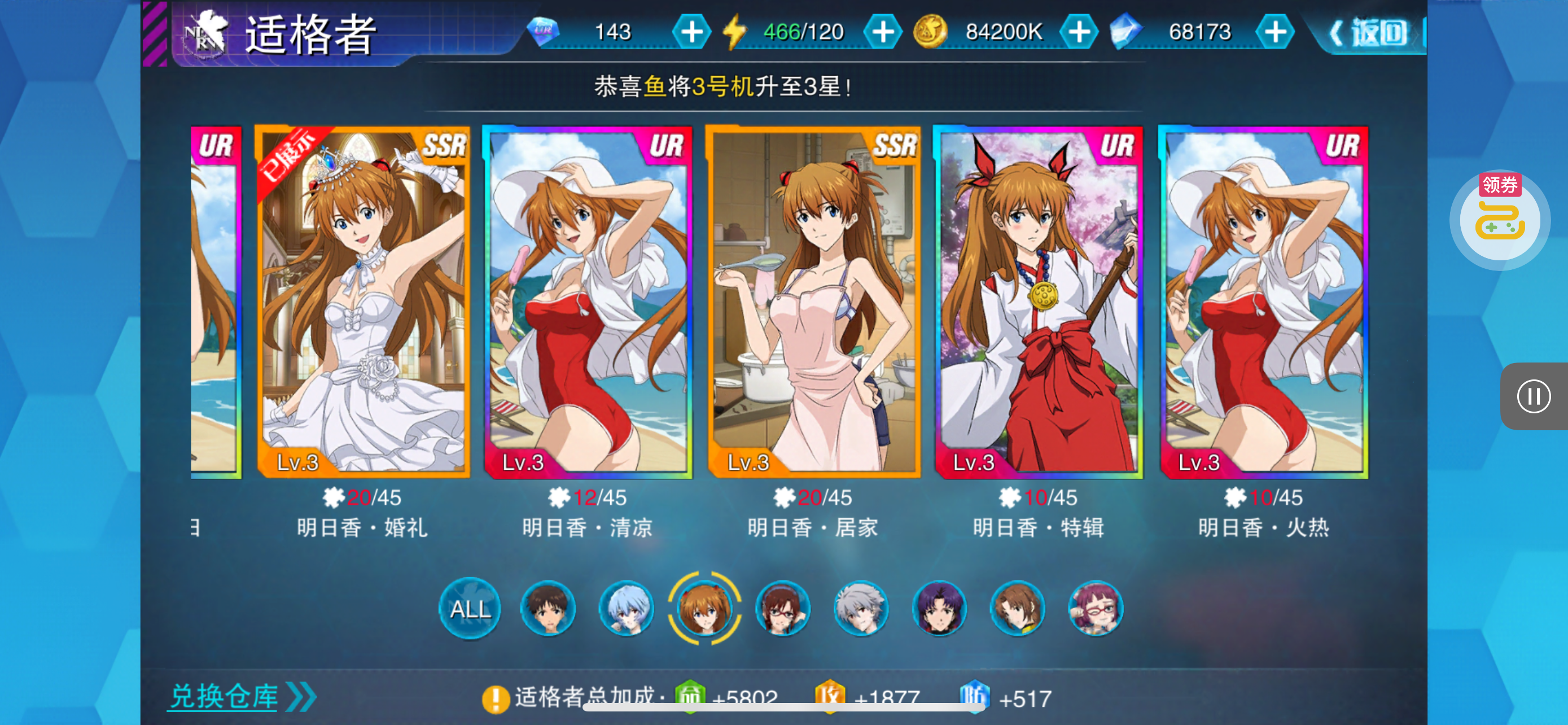Image resolution: width=1568 pixels, height=725 pixels.
Task: Filter by Mari portrait with red glasses
Action: pyautogui.click(x=783, y=608)
